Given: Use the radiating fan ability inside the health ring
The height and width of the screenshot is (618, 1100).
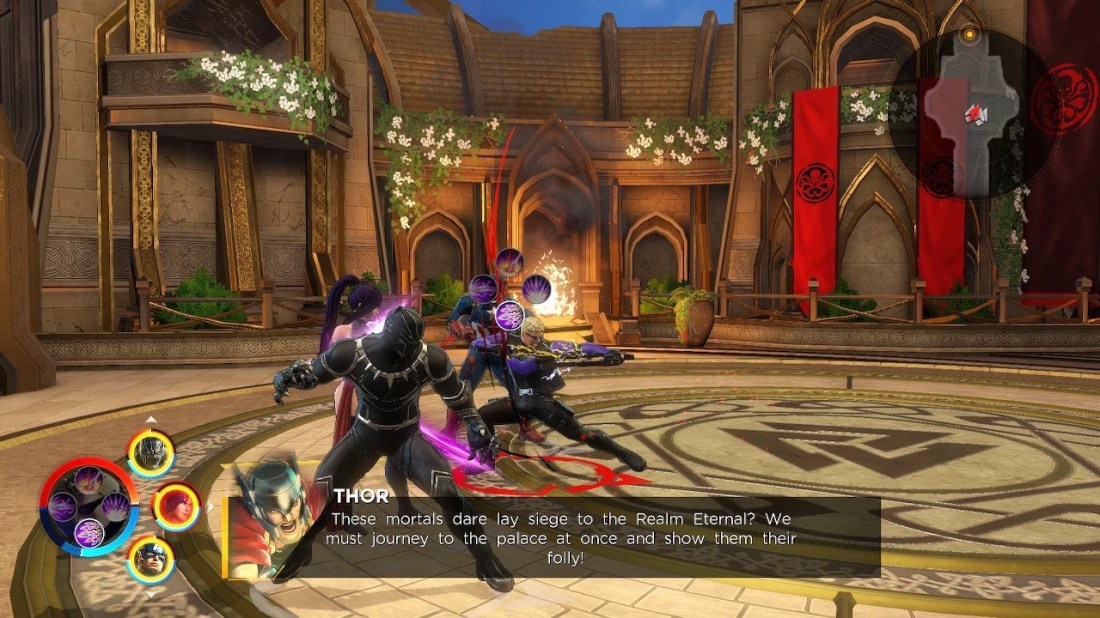Looking at the screenshot, I should pos(115,506).
